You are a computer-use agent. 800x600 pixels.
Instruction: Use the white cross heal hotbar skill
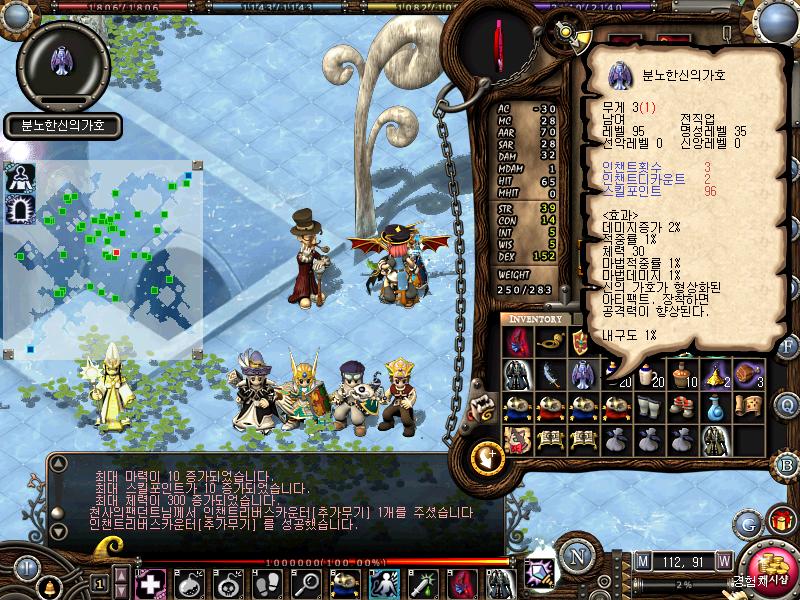151,582
